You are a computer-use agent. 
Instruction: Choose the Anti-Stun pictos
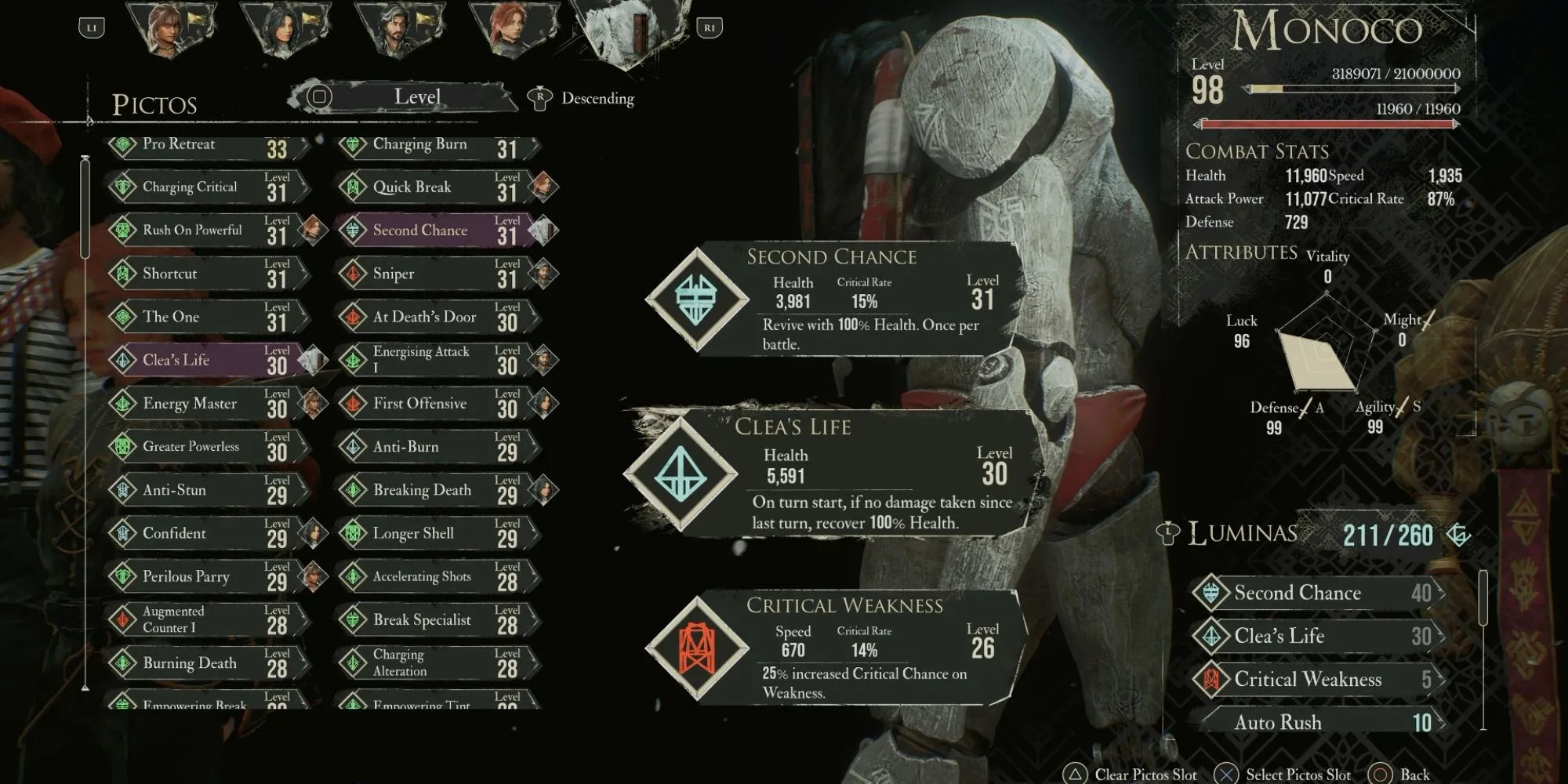point(205,491)
